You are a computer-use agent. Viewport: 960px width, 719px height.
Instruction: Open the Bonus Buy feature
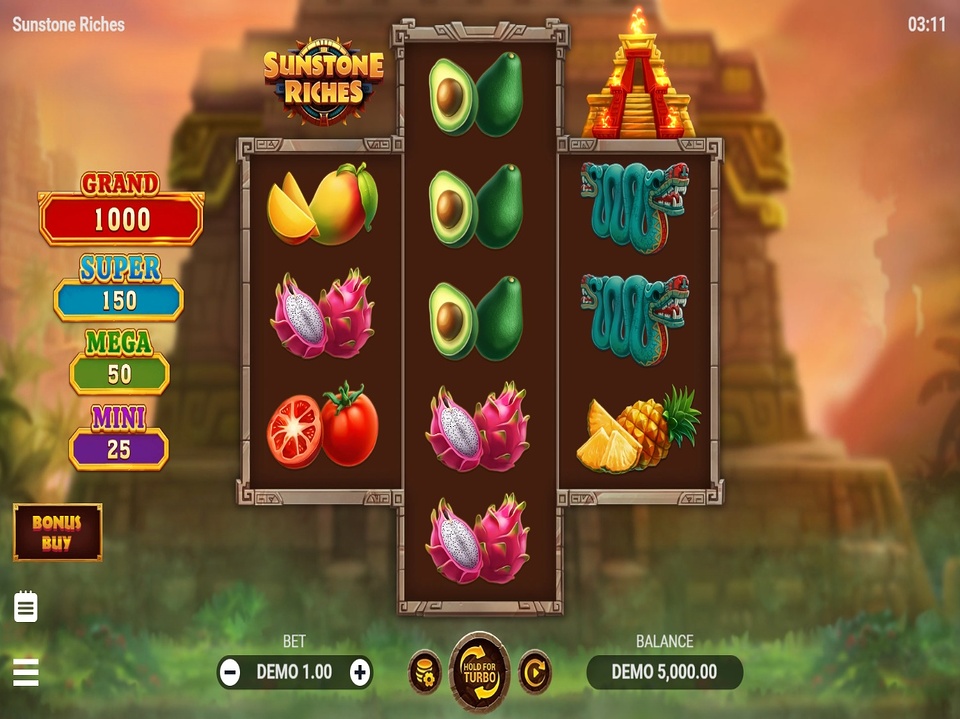(x=57, y=531)
